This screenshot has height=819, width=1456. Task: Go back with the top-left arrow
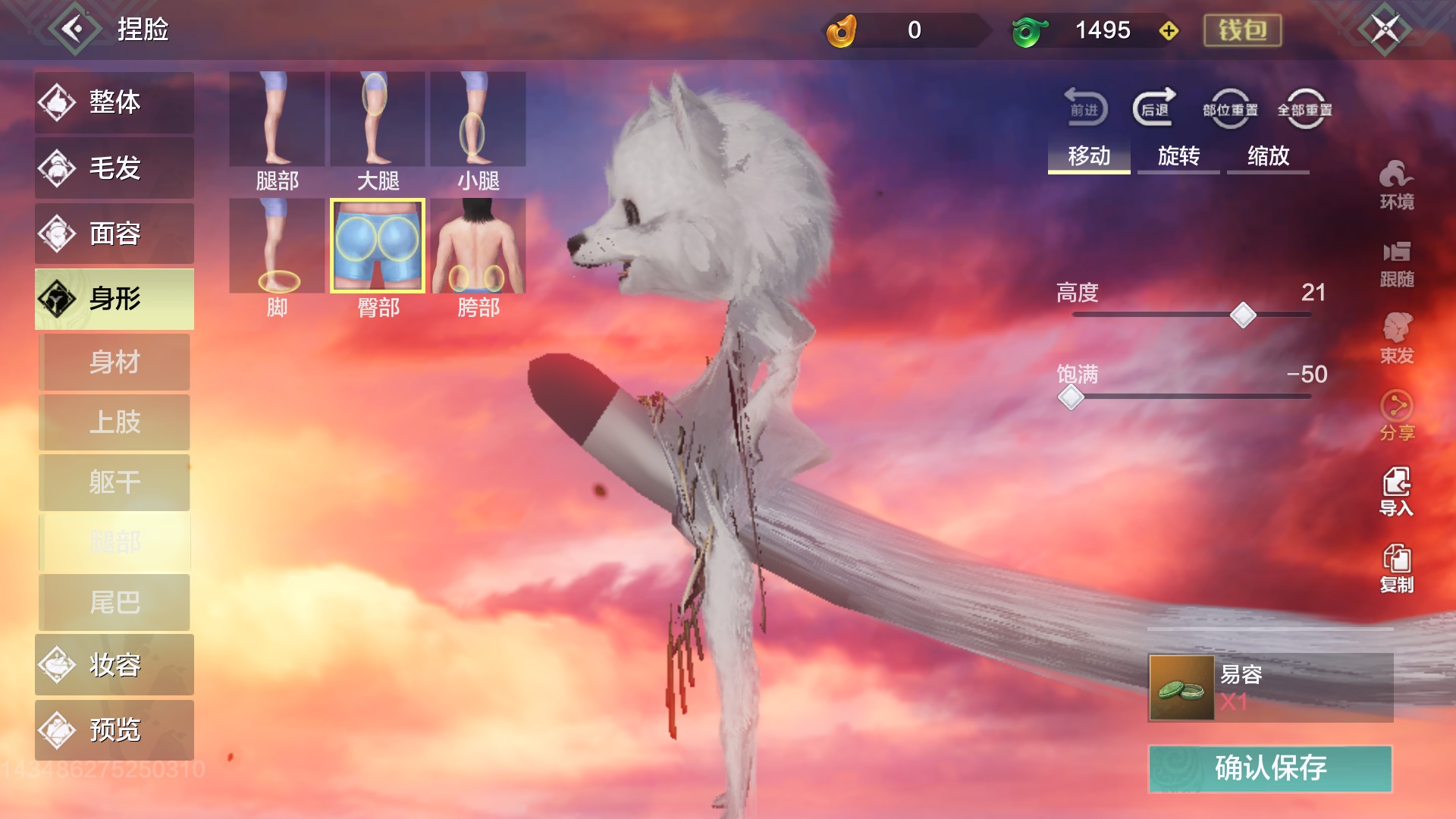tap(74, 30)
